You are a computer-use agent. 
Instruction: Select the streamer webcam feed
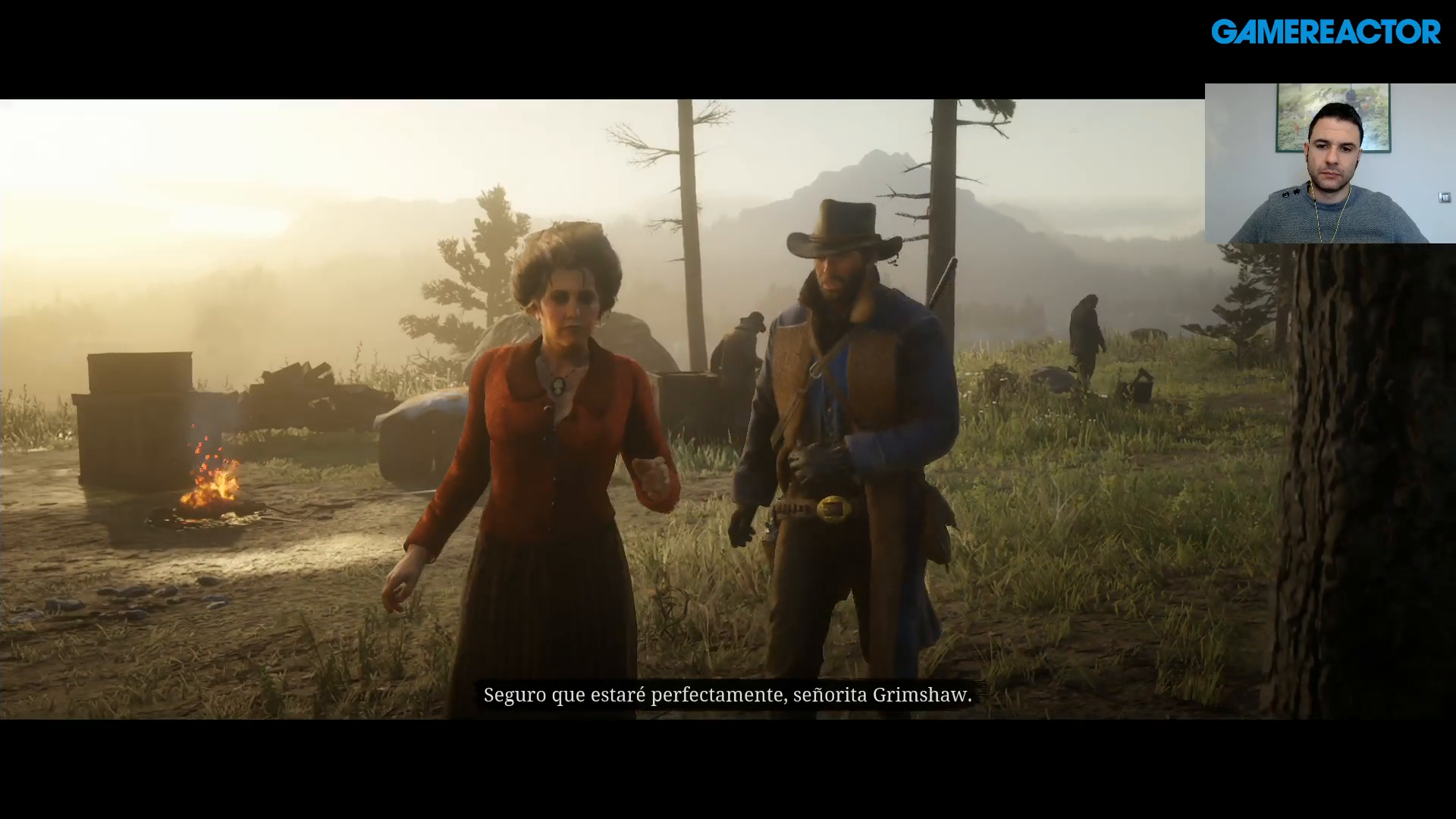pyautogui.click(x=1329, y=163)
